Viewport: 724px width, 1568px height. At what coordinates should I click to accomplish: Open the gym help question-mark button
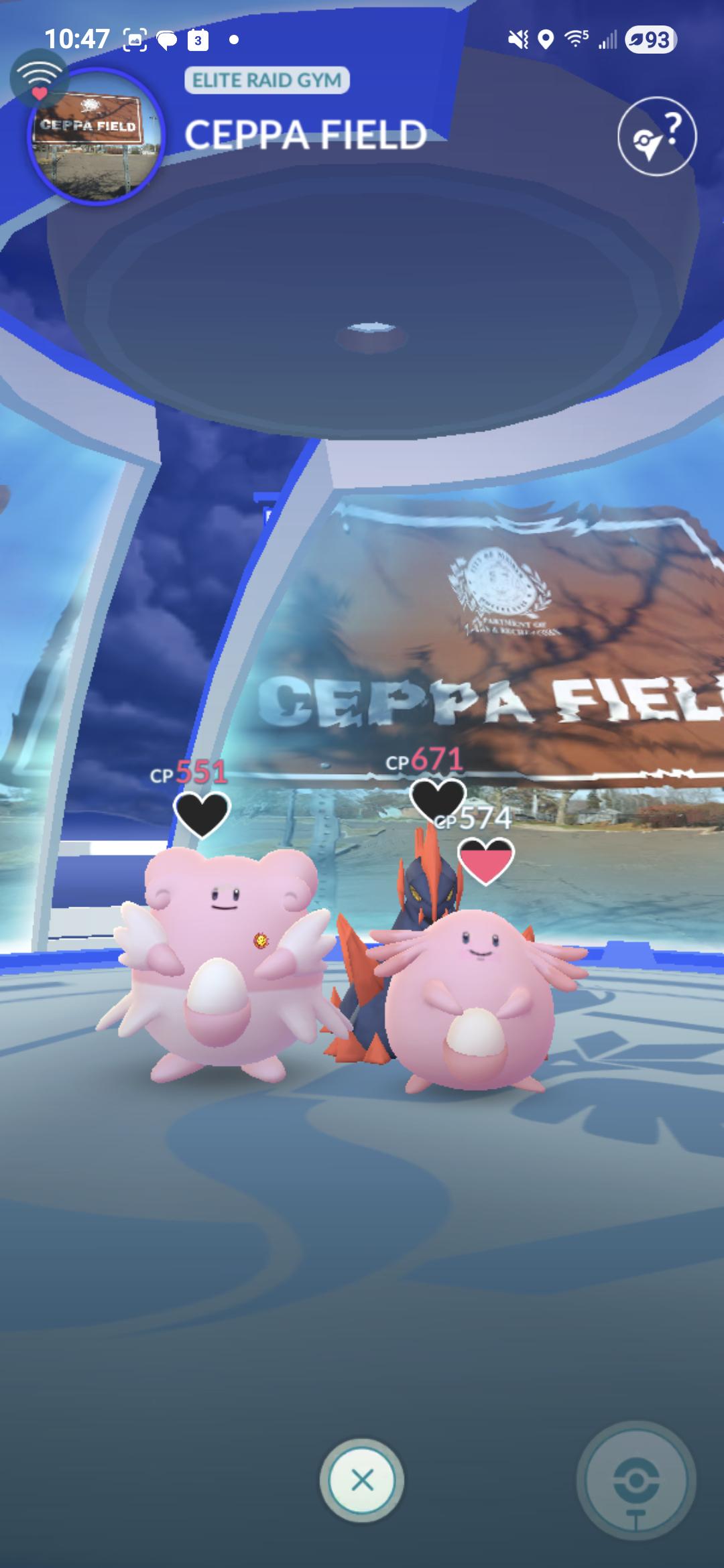click(x=656, y=136)
